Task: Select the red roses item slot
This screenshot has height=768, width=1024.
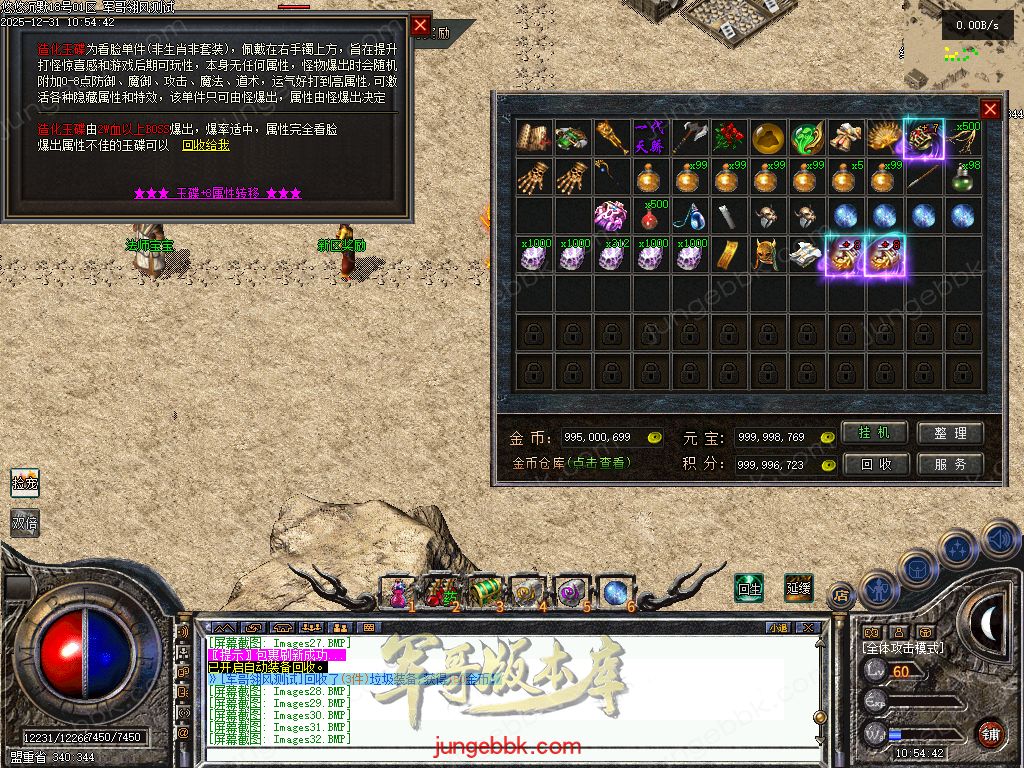Action: (x=730, y=138)
